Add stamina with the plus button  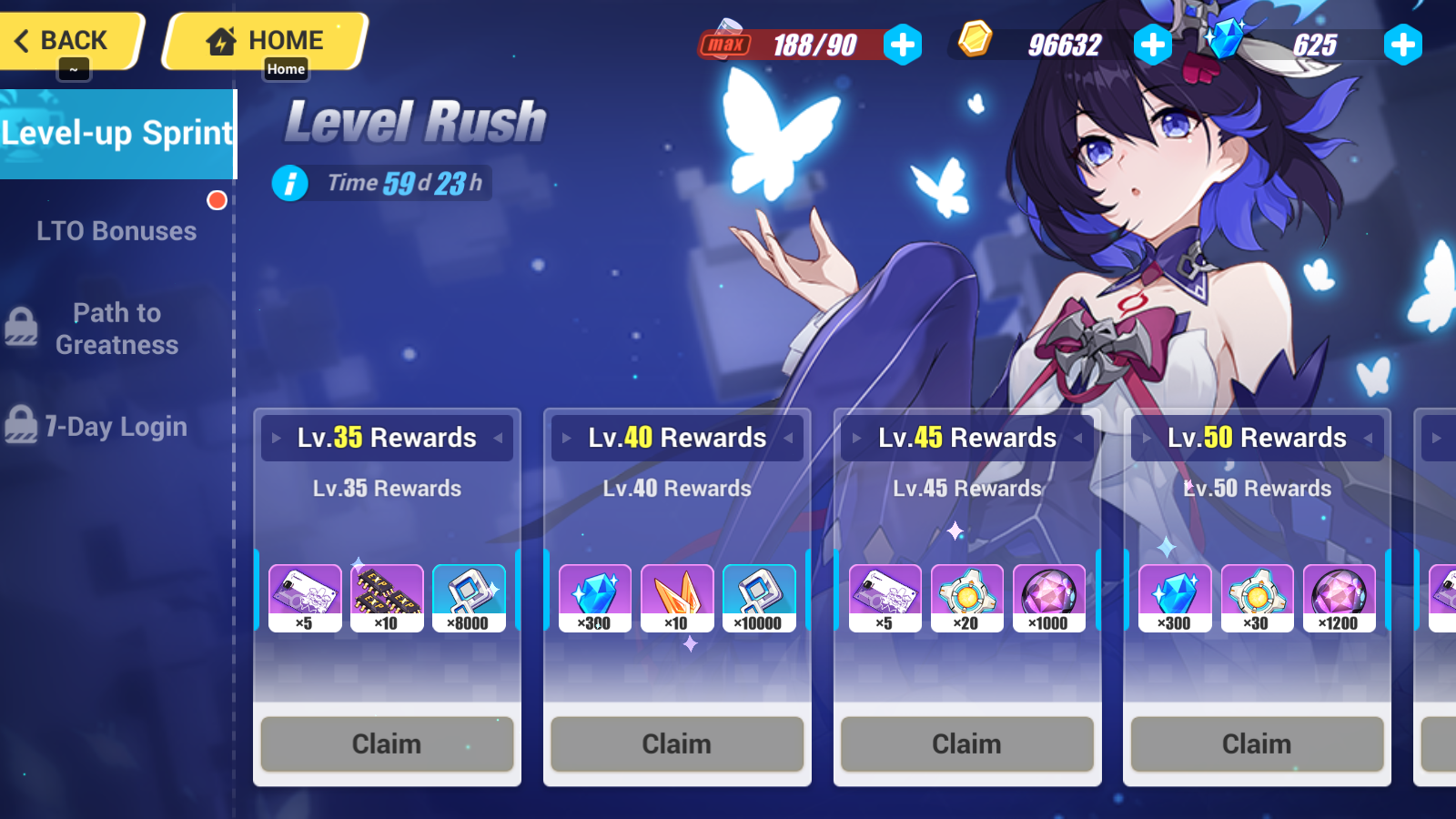pyautogui.click(x=903, y=44)
